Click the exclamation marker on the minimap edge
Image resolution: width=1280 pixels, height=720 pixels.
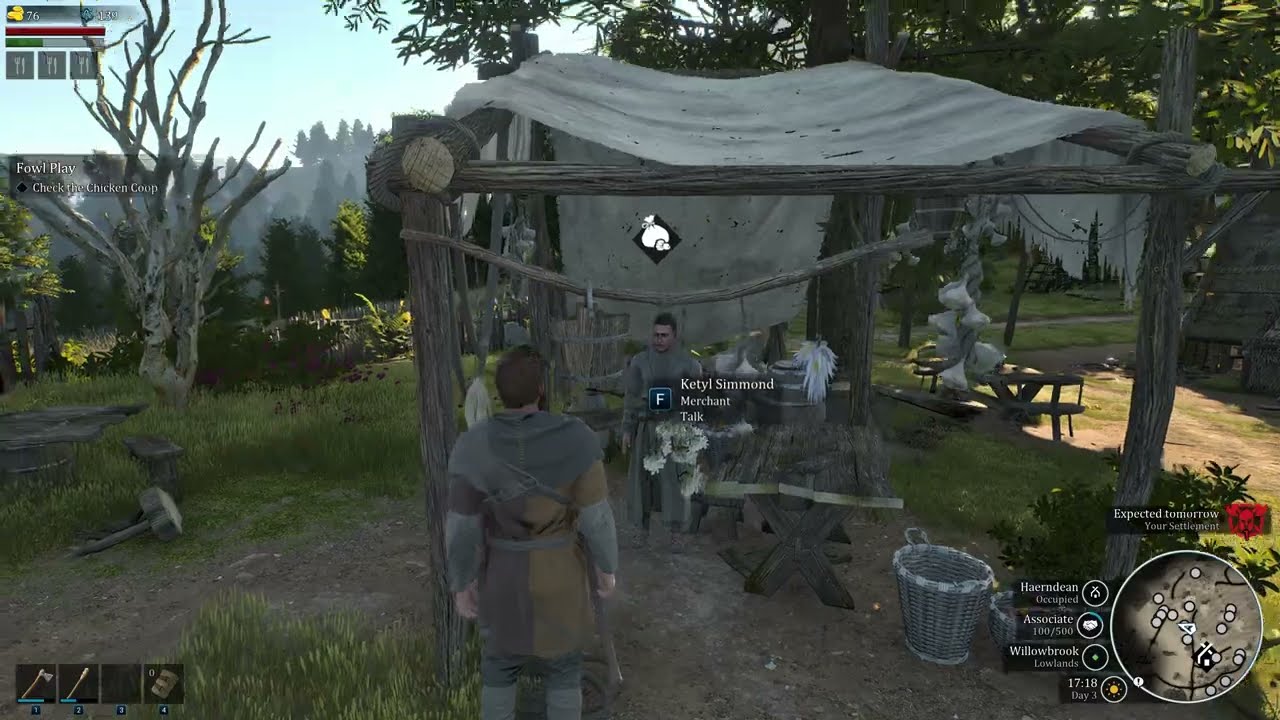pos(1138,683)
